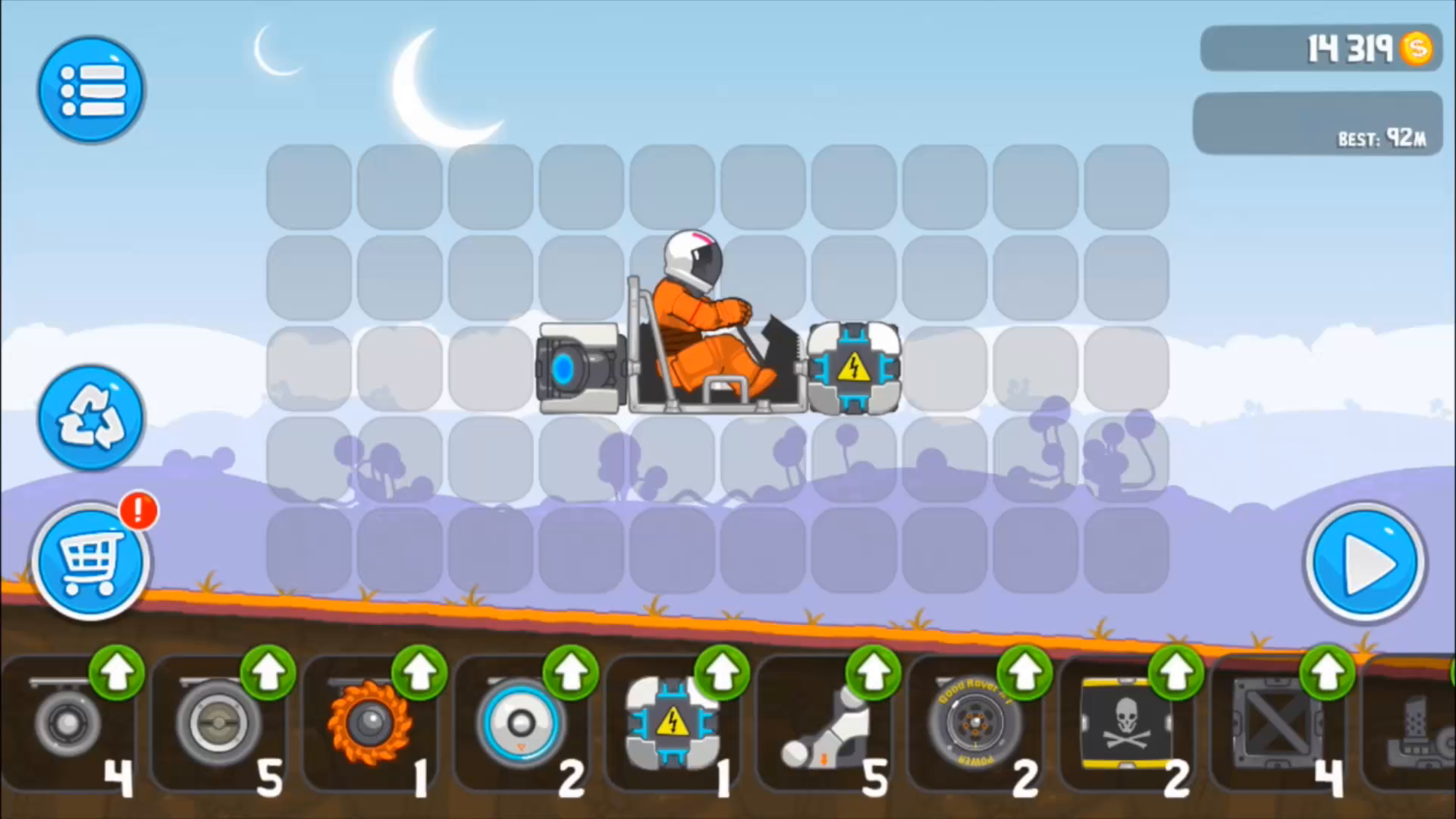Open the recycle parts tool
The width and height of the screenshot is (1456, 819).
tap(90, 418)
